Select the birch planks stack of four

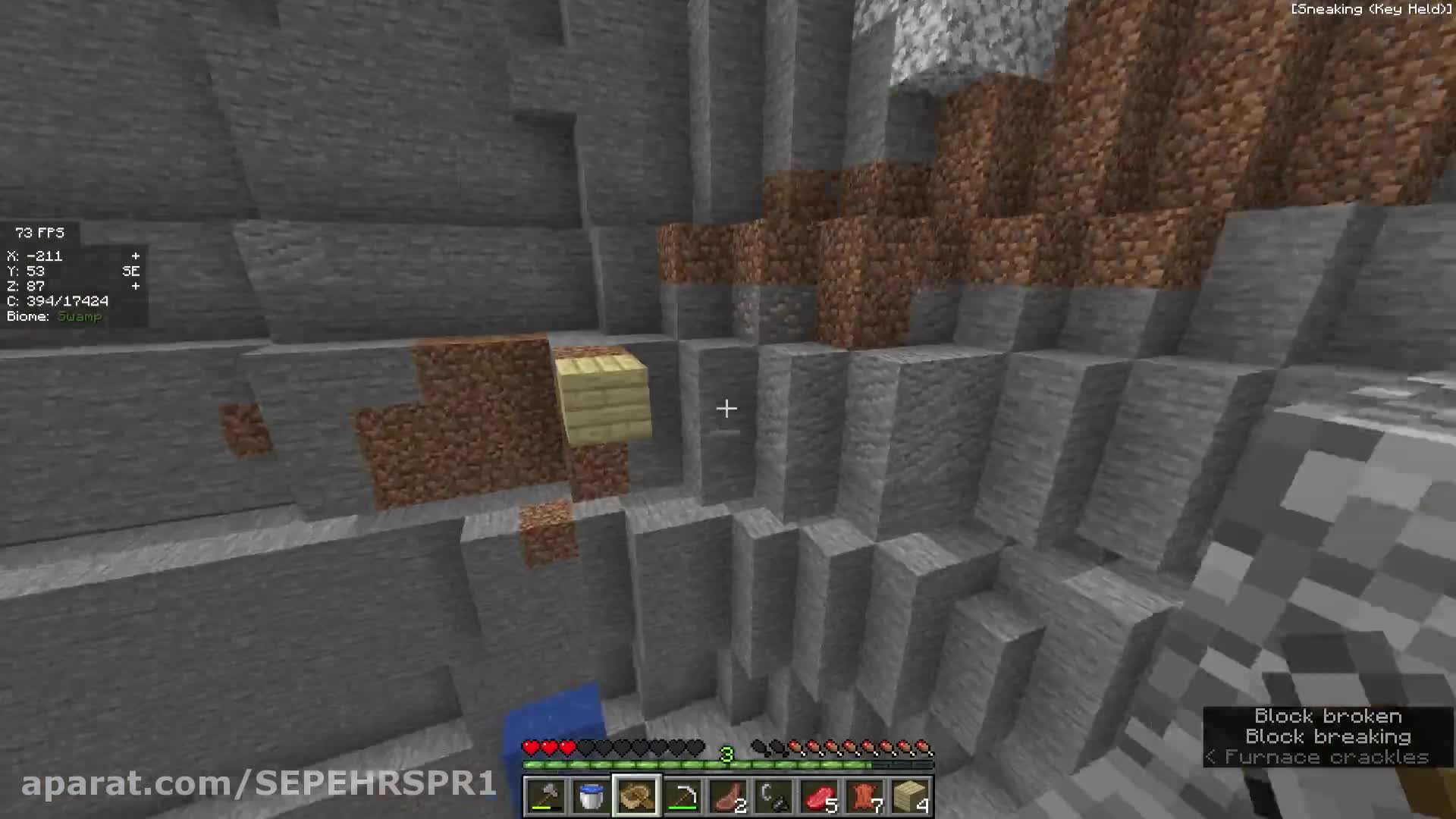(x=910, y=796)
